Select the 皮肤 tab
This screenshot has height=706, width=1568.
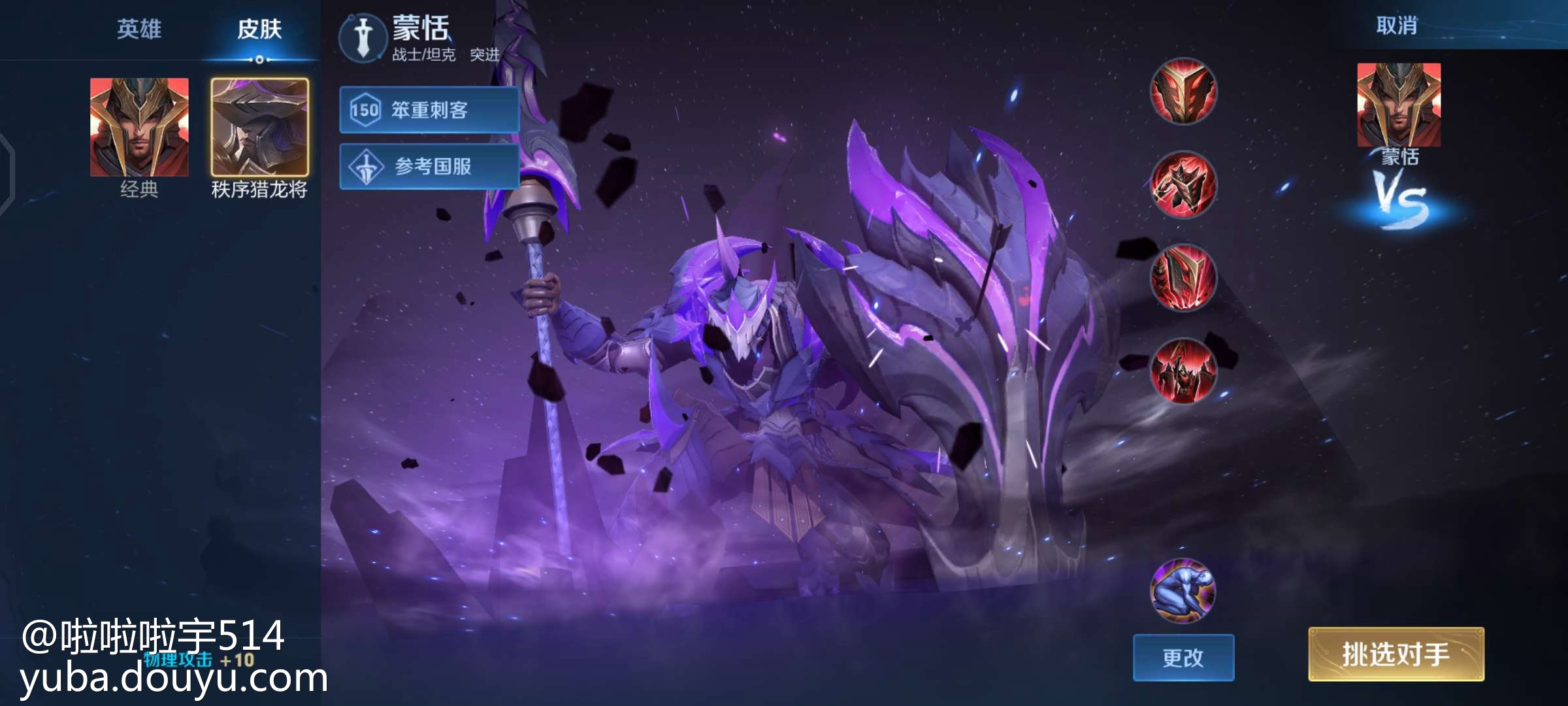click(x=259, y=29)
